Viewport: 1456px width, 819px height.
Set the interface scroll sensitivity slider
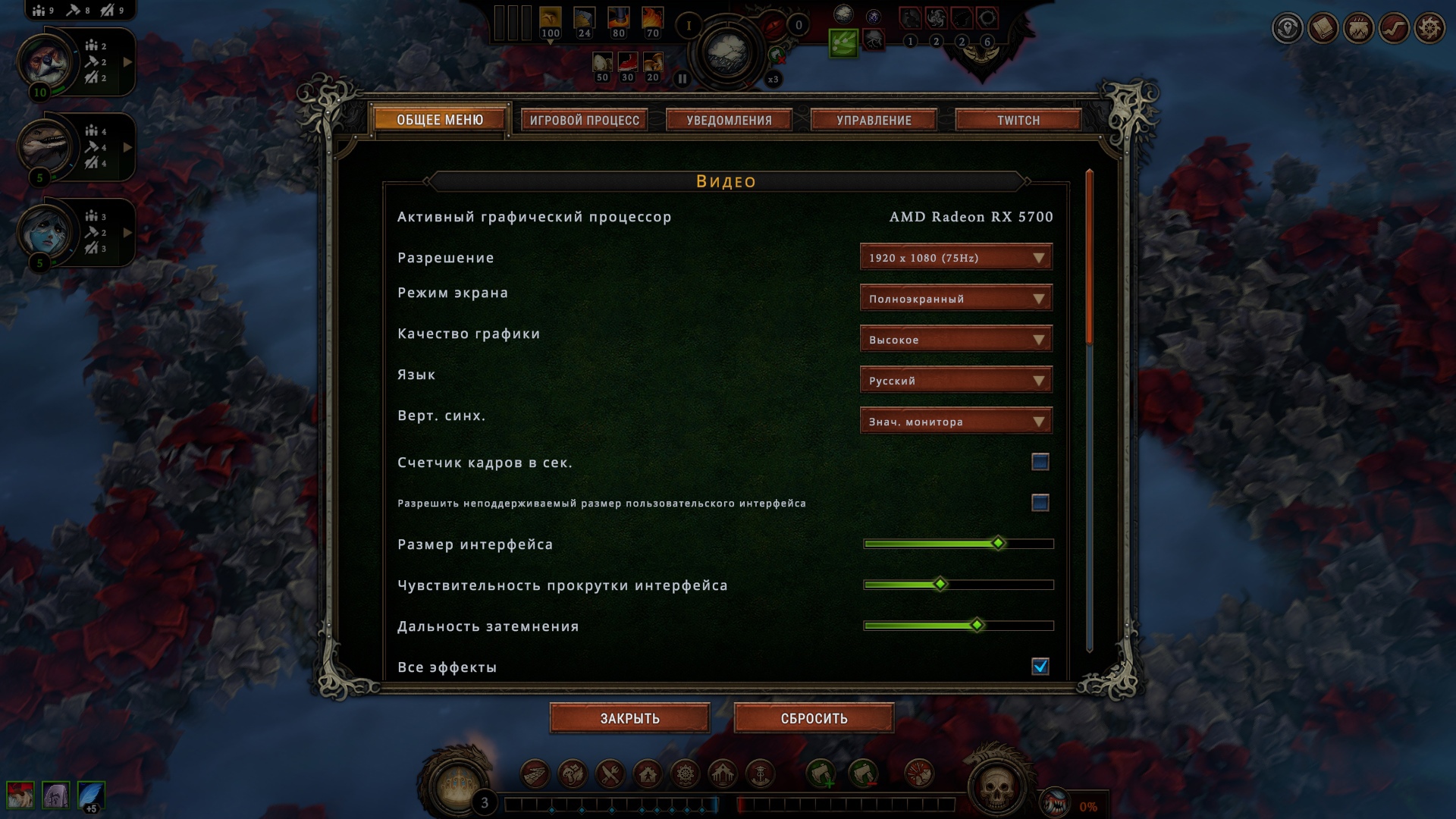tap(940, 585)
